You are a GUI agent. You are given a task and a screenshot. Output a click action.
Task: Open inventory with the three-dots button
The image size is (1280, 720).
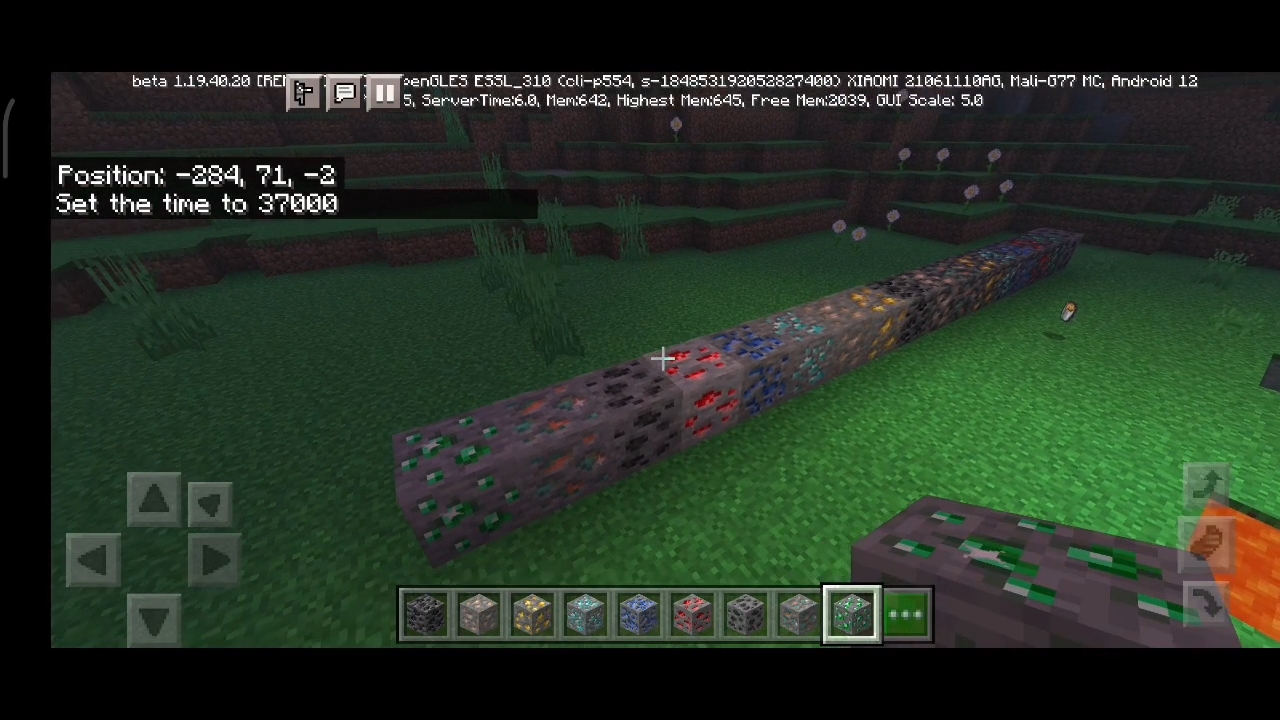coord(907,614)
